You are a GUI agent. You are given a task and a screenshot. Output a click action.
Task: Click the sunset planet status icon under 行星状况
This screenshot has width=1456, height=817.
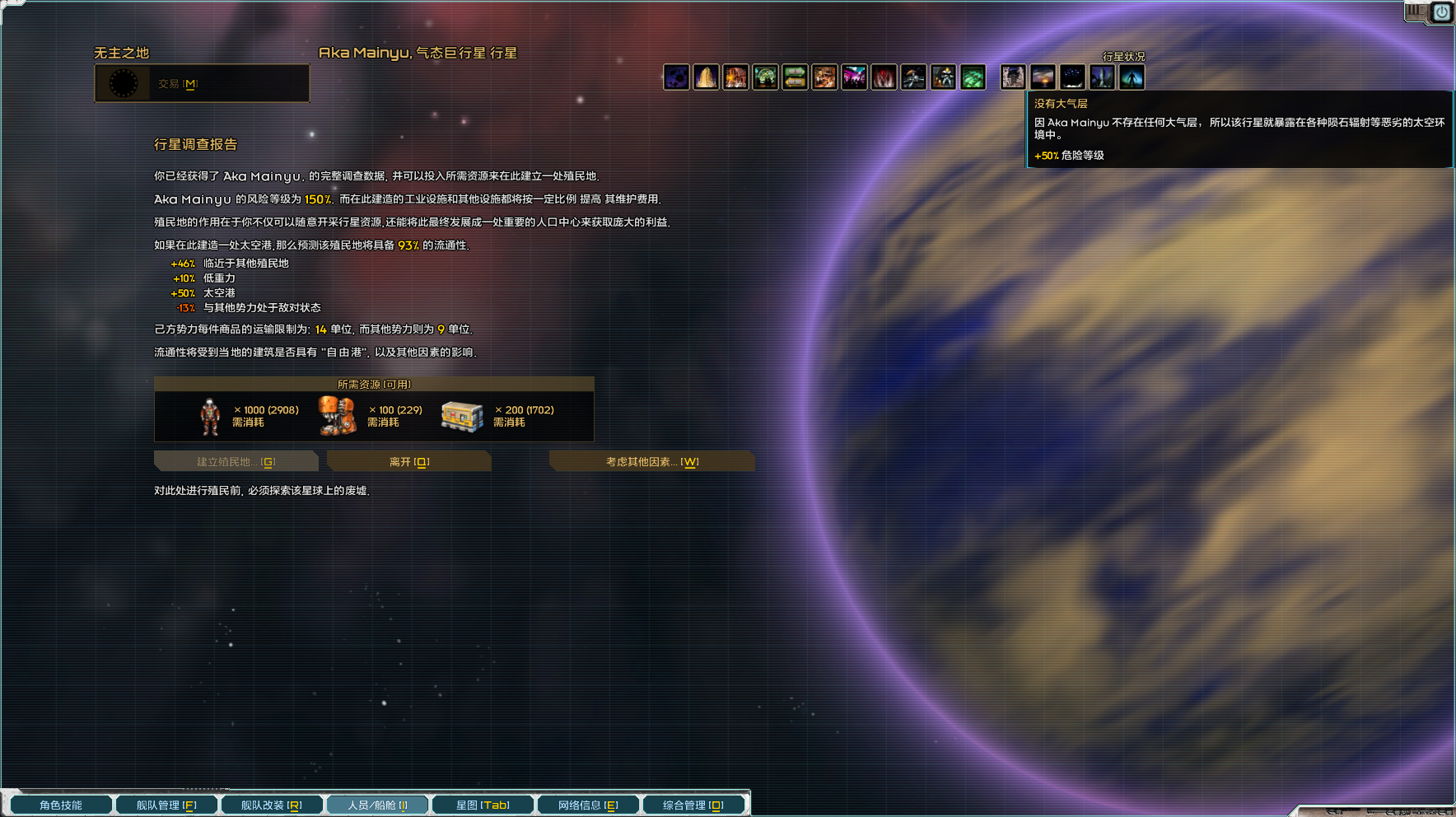pyautogui.click(x=1043, y=77)
